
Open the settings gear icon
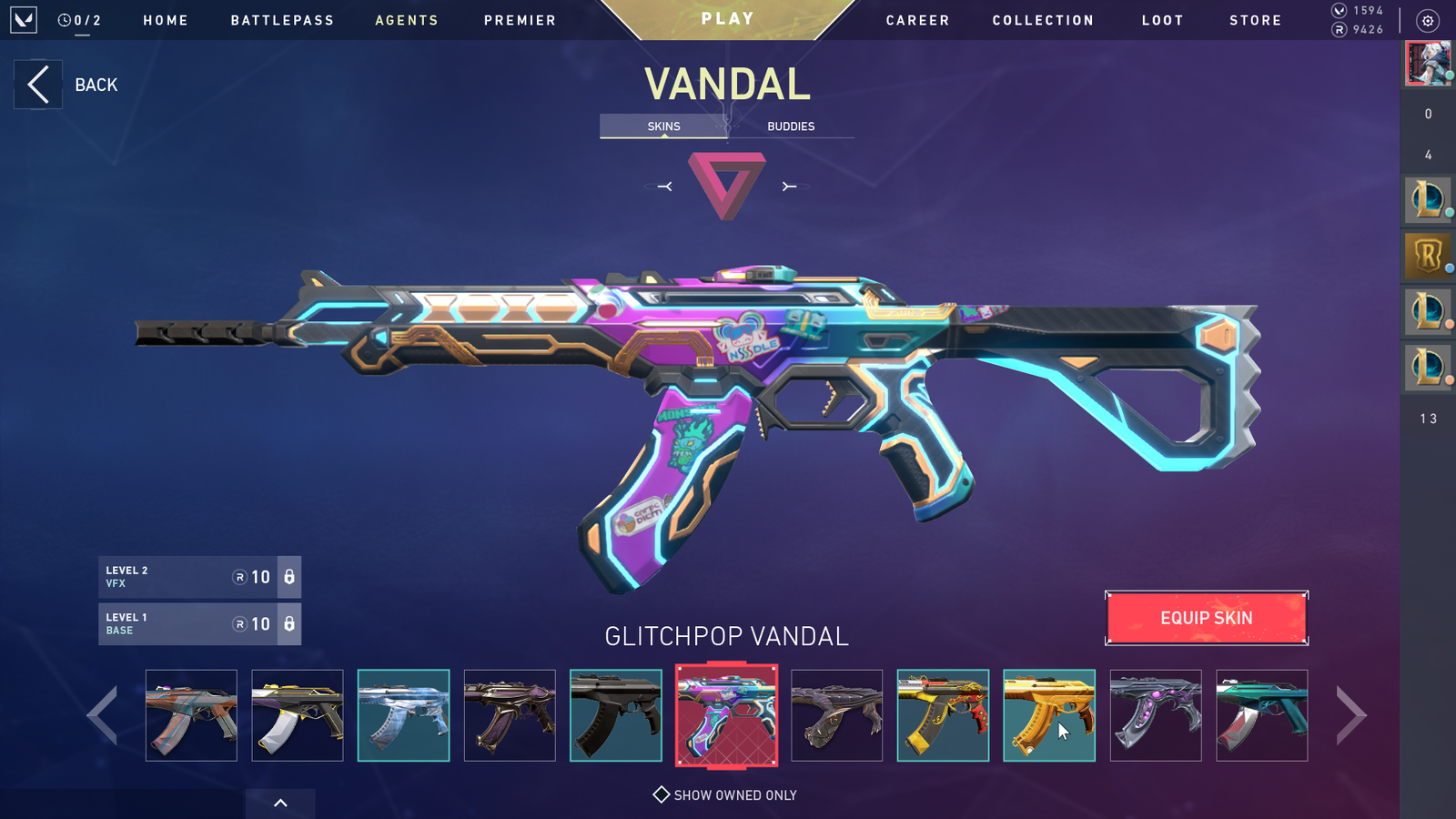coord(1428,21)
